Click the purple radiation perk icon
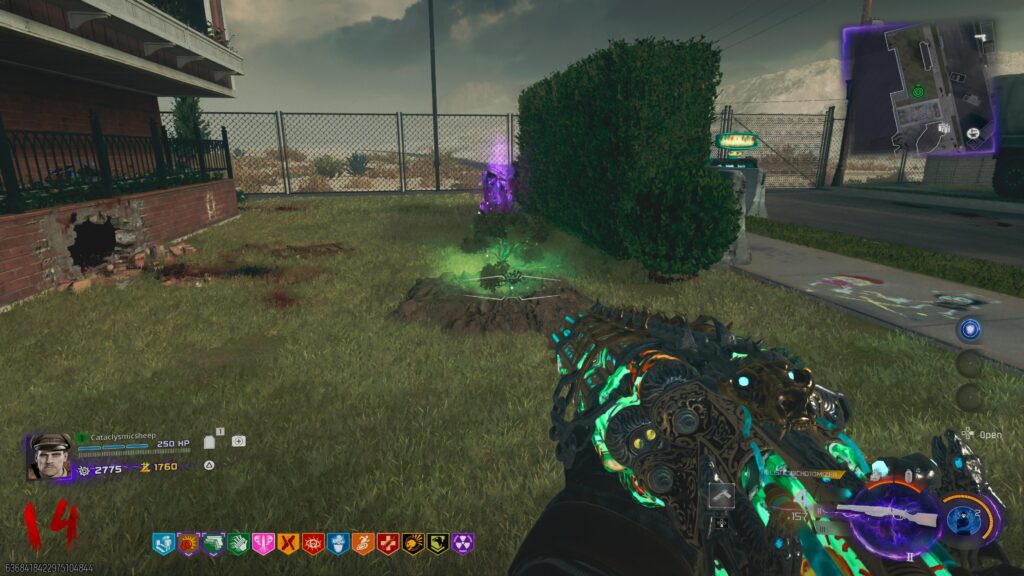This screenshot has width=1024, height=576. coord(463,543)
